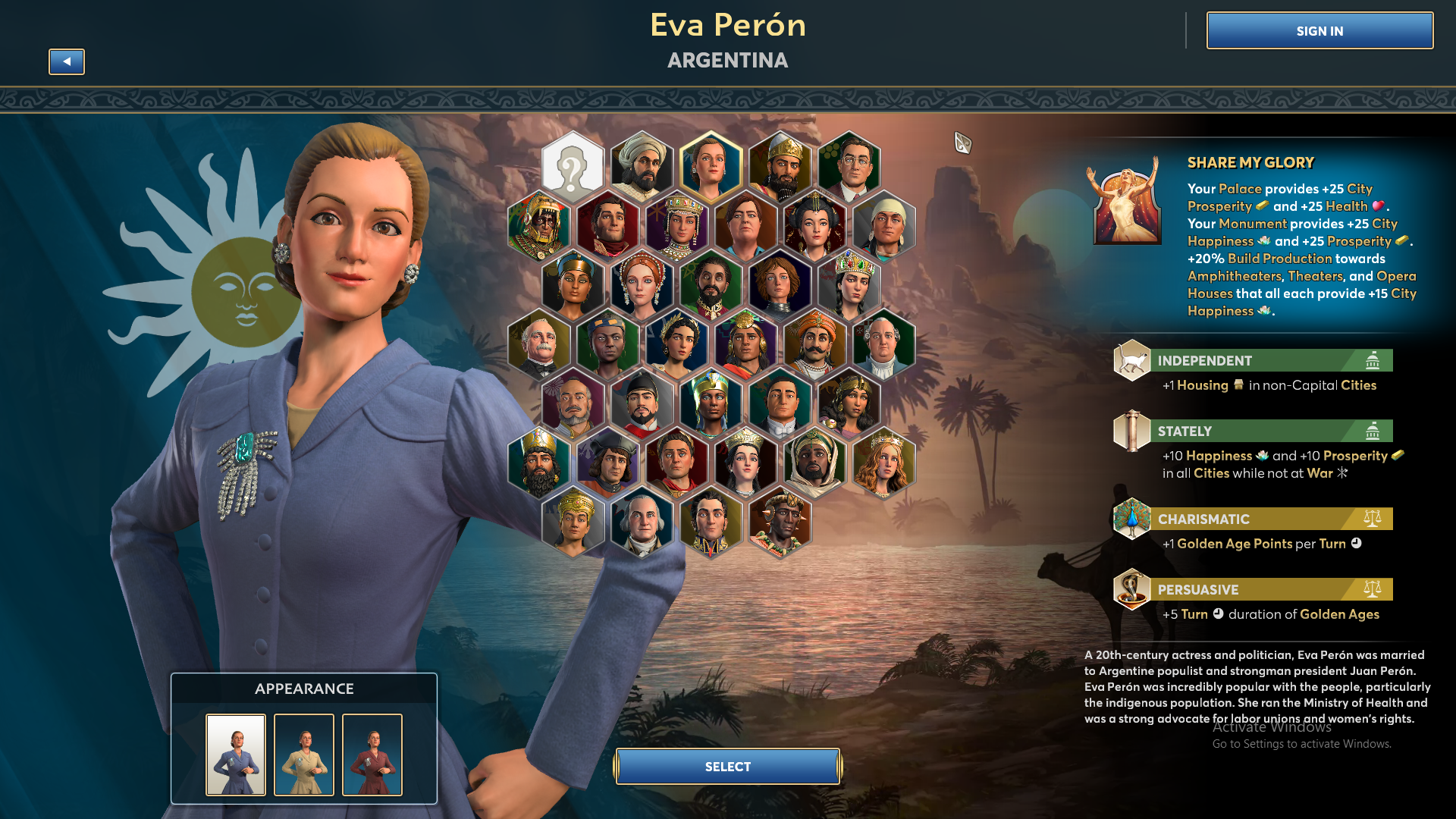Select the orange-turbaned leader with curled mustache

pyautogui.click(x=814, y=344)
